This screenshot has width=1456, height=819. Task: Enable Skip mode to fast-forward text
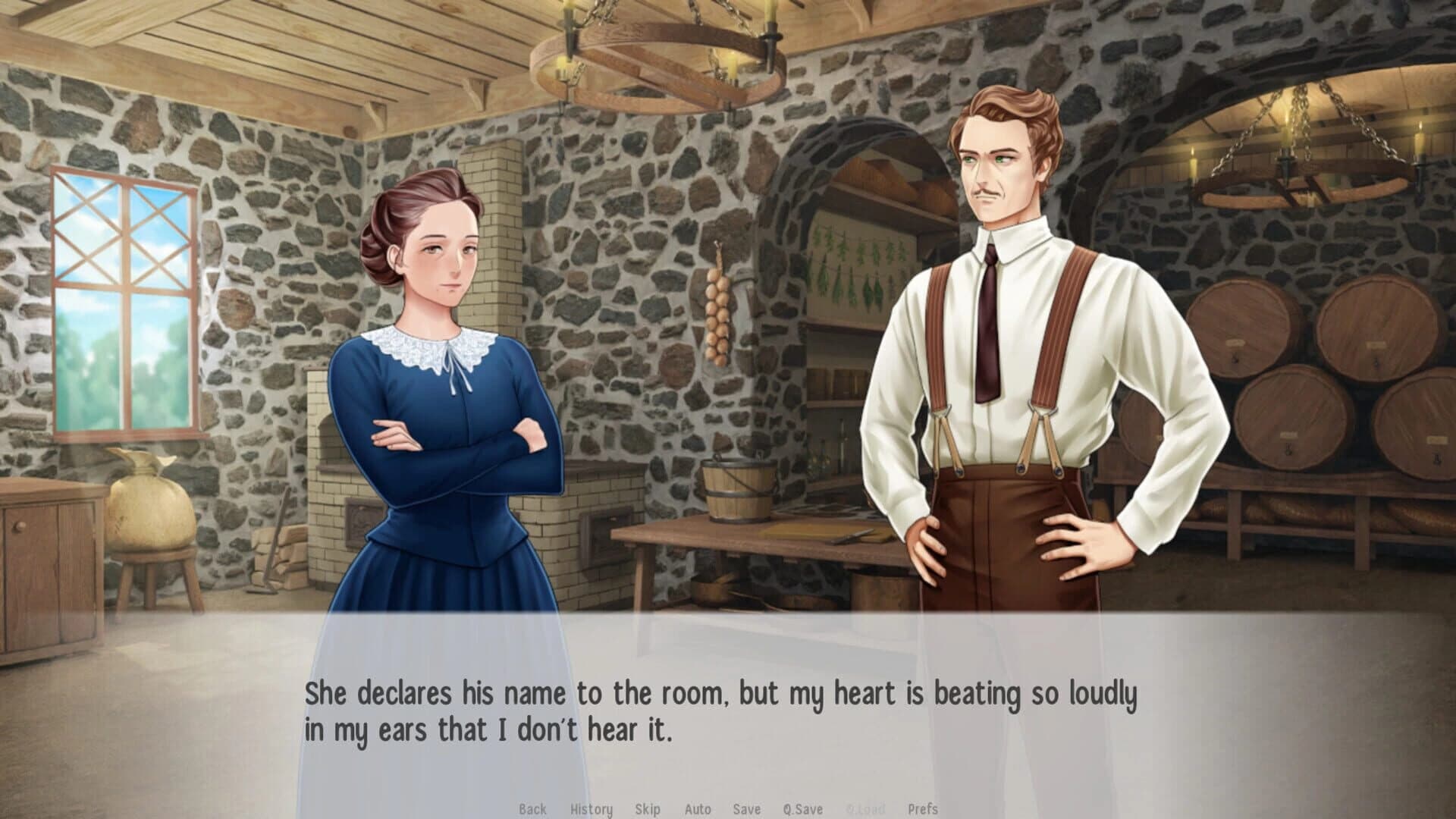point(648,809)
